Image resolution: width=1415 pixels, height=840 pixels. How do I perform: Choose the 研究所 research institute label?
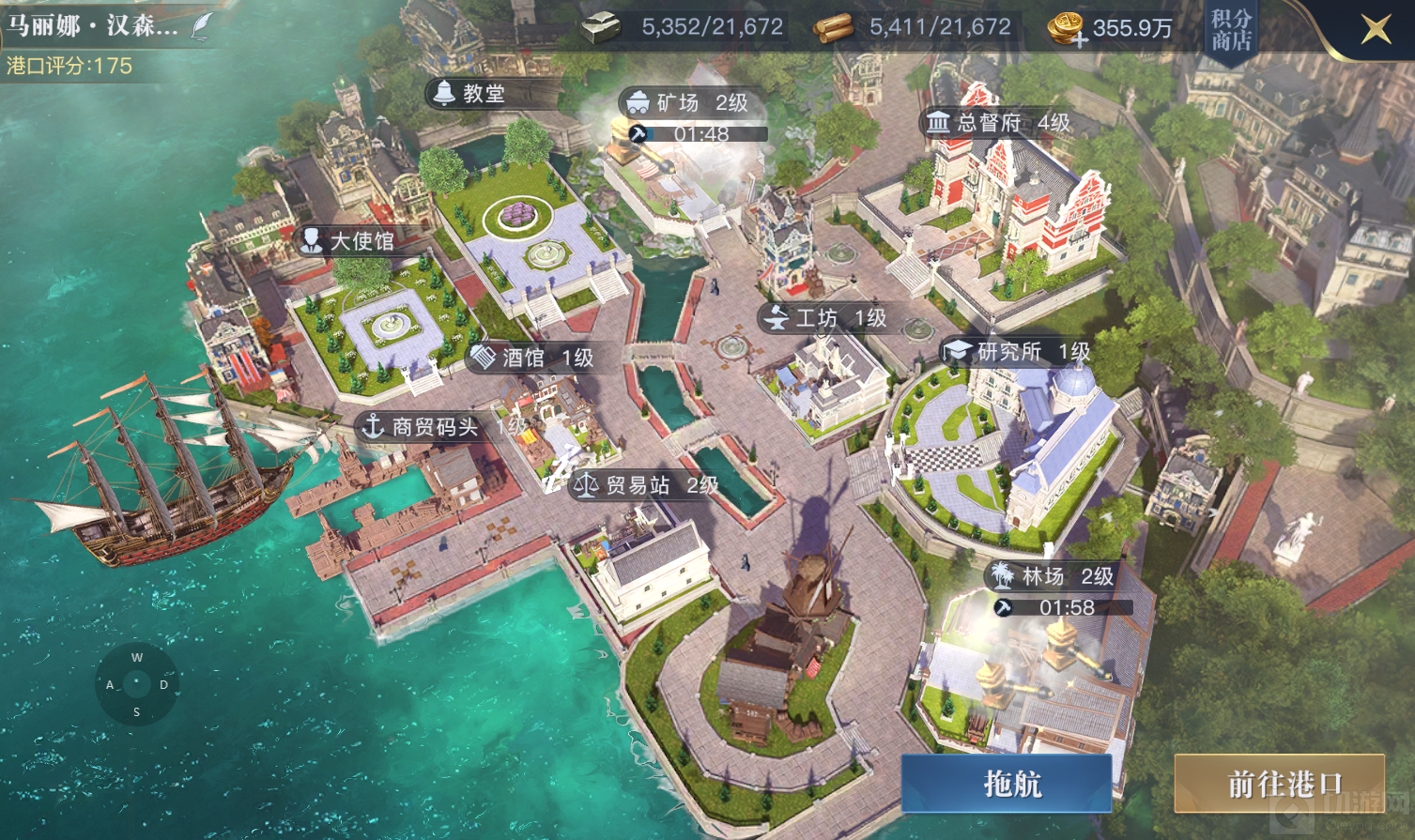coord(1019,352)
